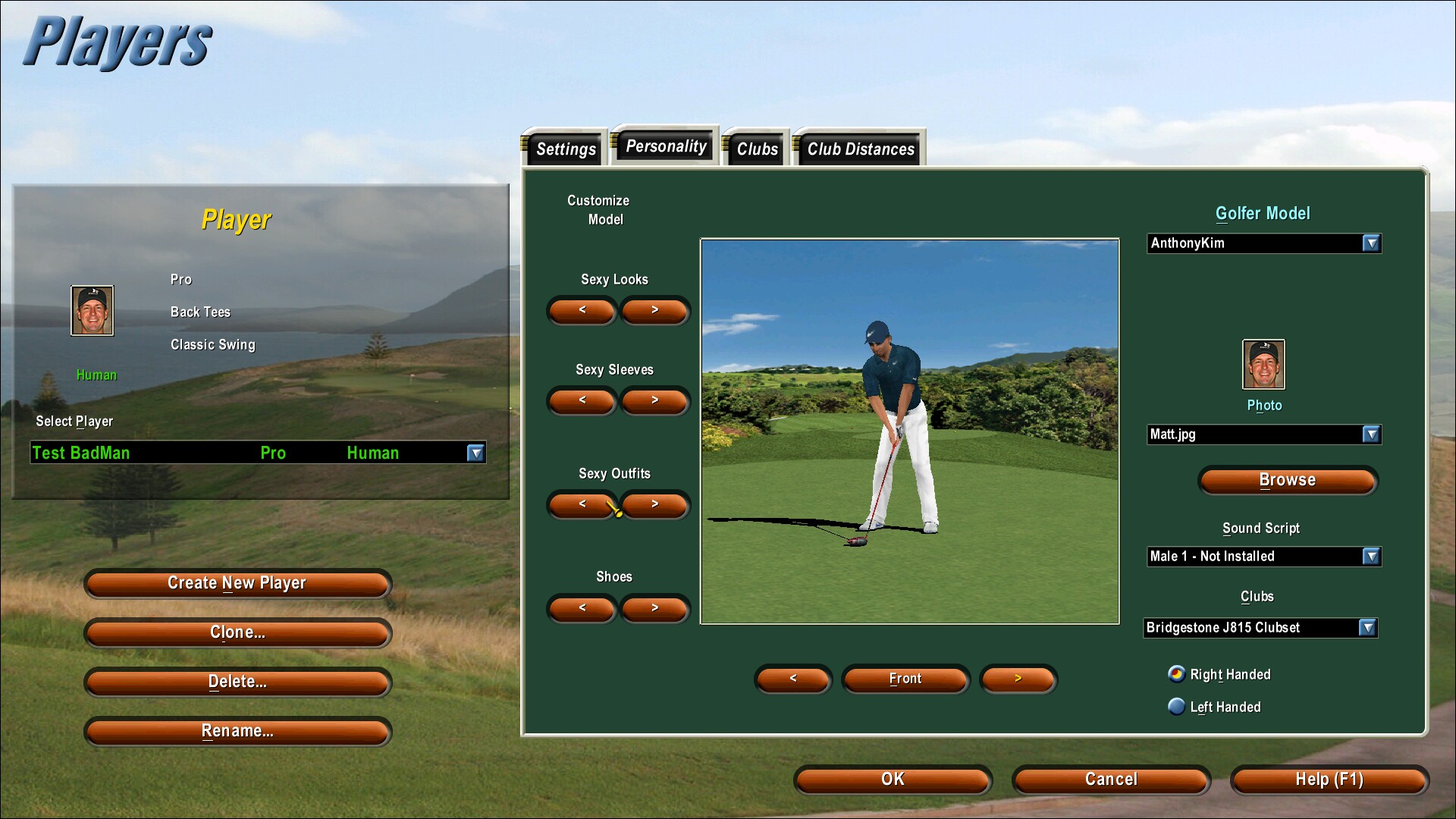Viewport: 1456px width, 819px height.
Task: Expand the Golfer Model dropdown
Action: click(1370, 243)
